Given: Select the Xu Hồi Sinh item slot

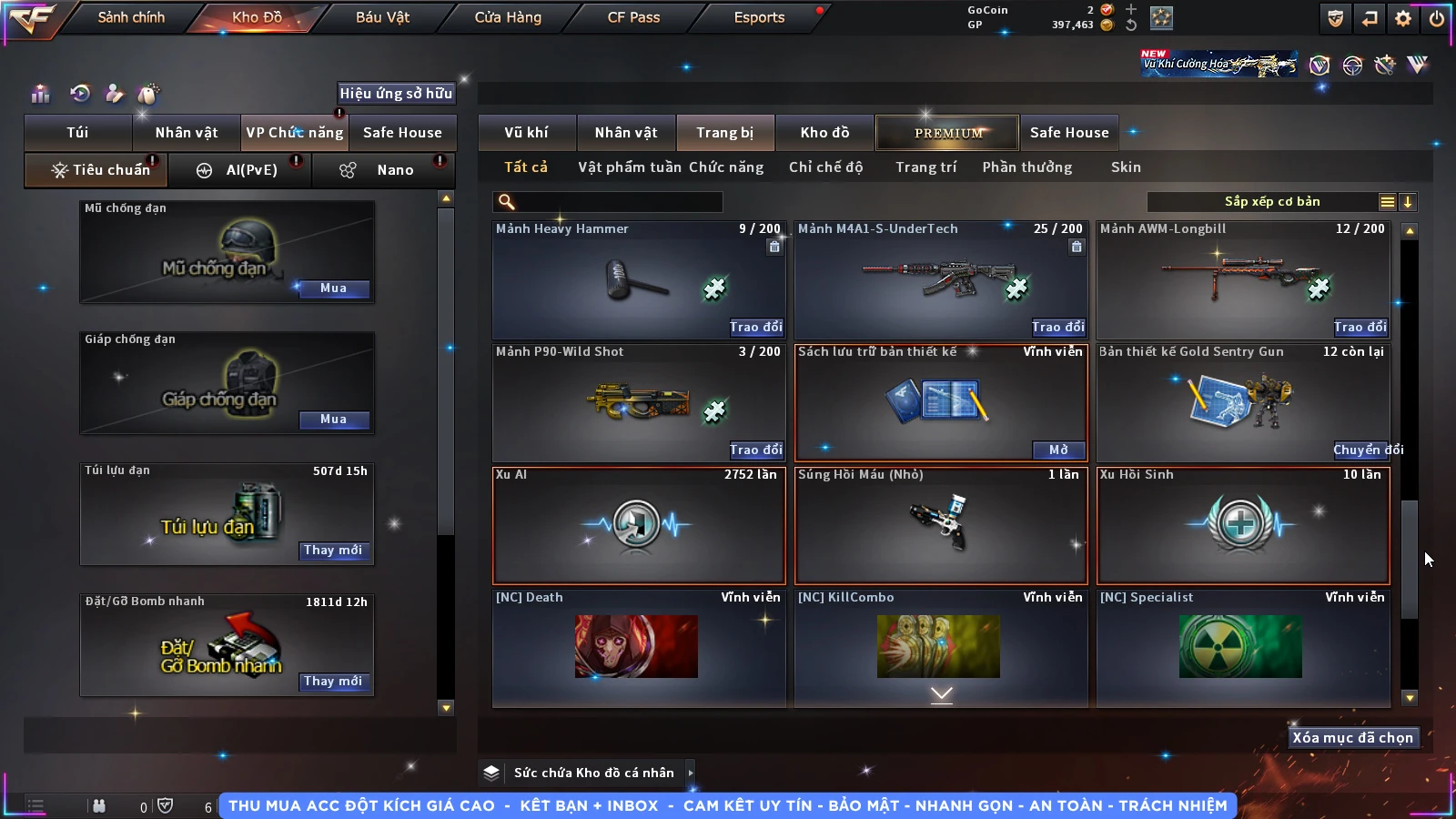Looking at the screenshot, I should pos(1243,526).
